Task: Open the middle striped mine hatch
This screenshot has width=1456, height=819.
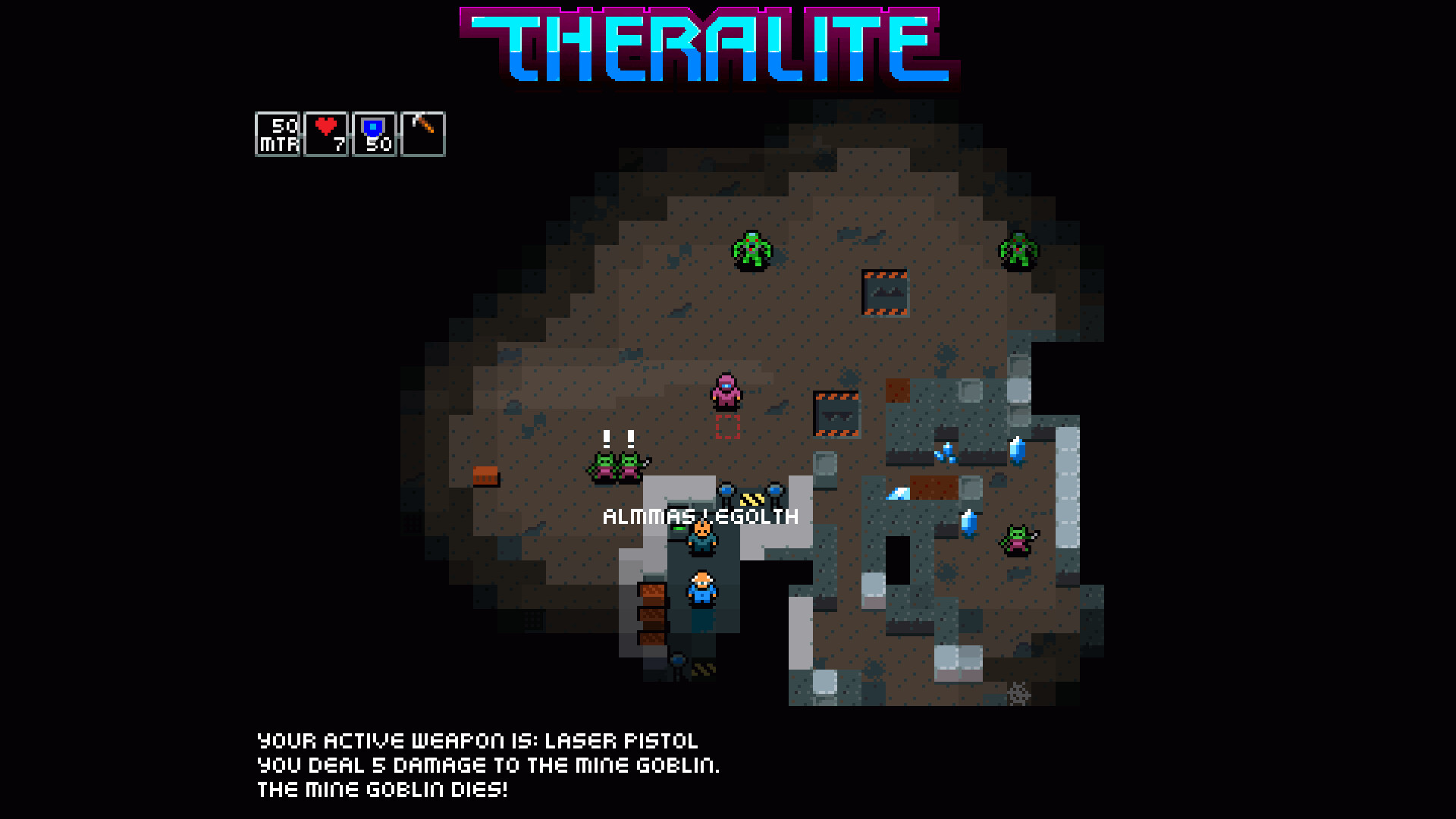Action: [x=836, y=413]
